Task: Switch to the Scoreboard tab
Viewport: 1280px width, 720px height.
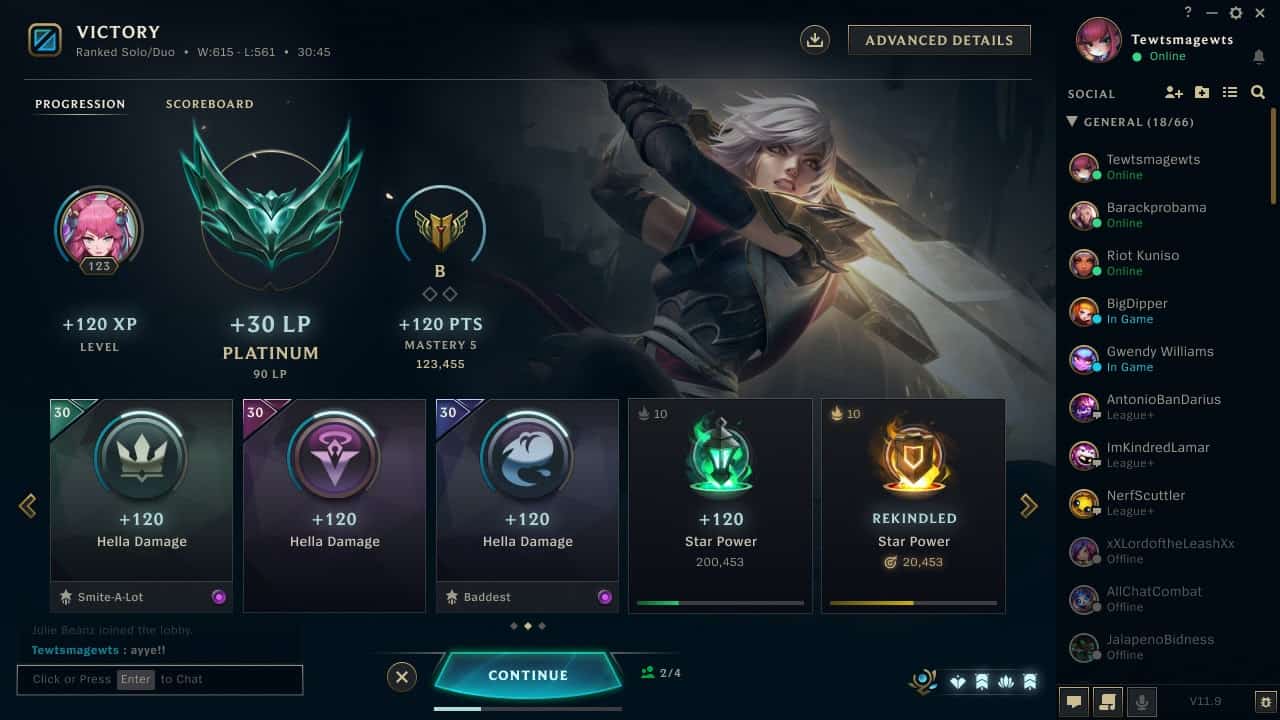Action: [x=209, y=104]
